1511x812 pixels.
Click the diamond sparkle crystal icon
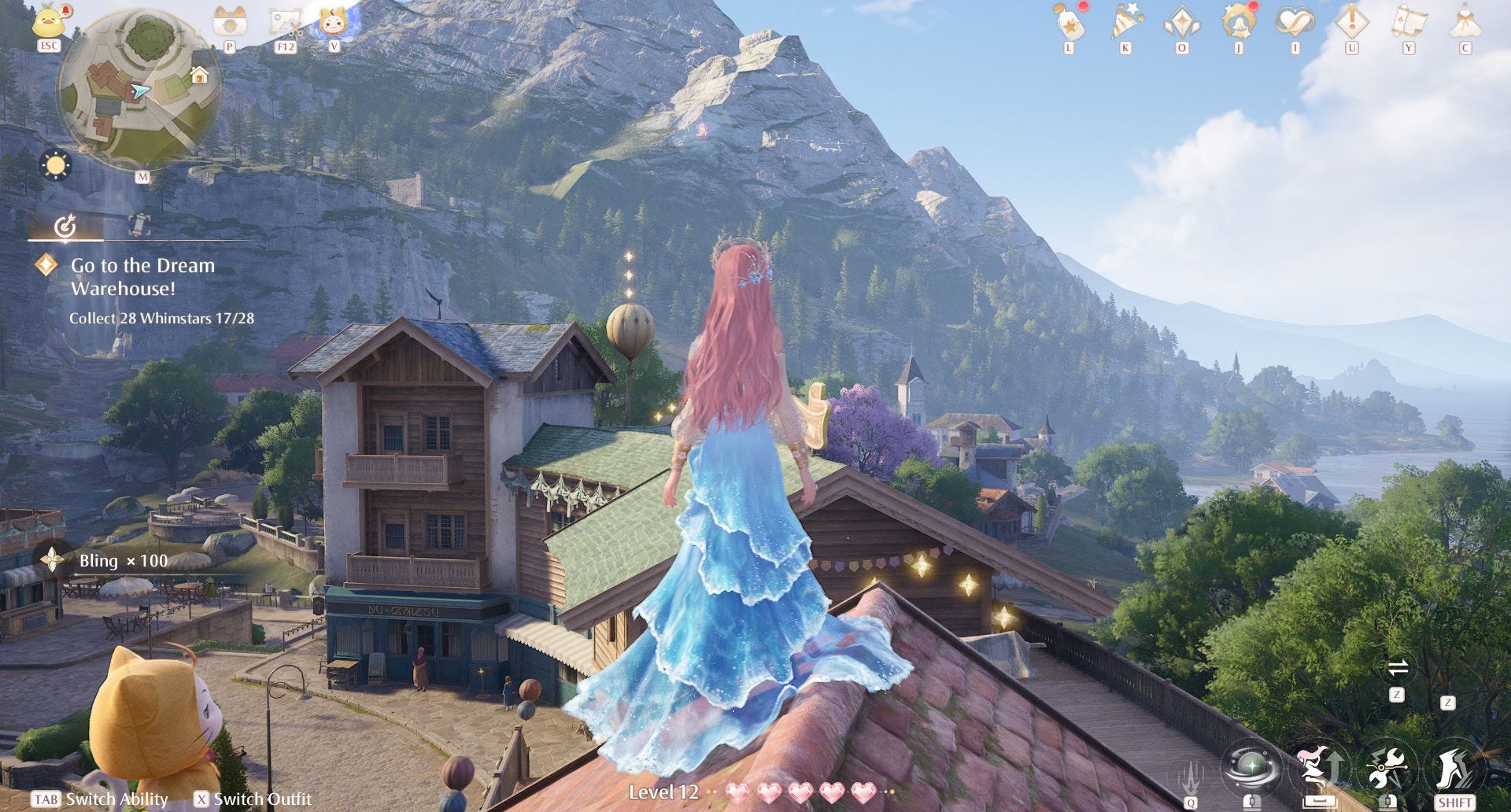coord(1182,22)
